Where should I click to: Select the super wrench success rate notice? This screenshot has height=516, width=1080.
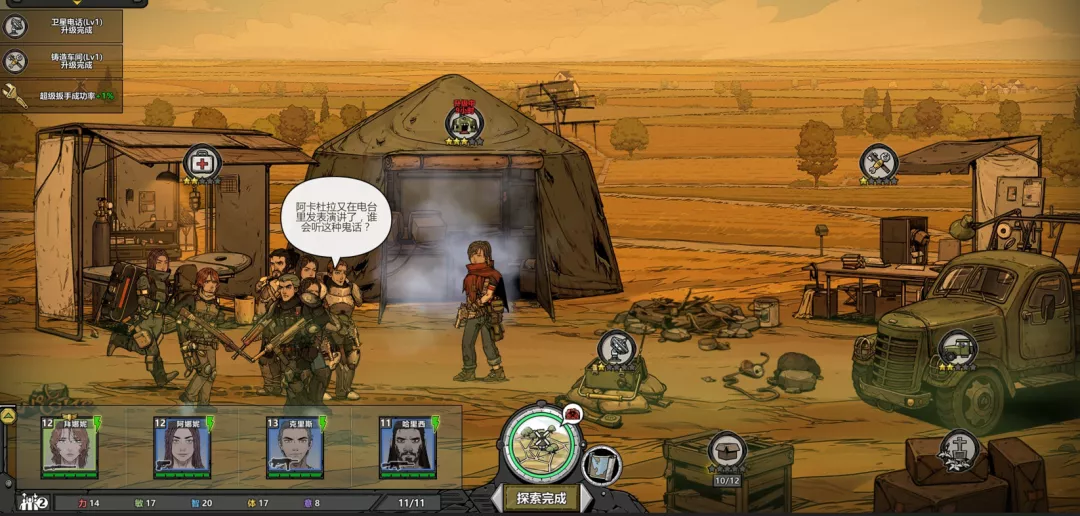(60, 96)
